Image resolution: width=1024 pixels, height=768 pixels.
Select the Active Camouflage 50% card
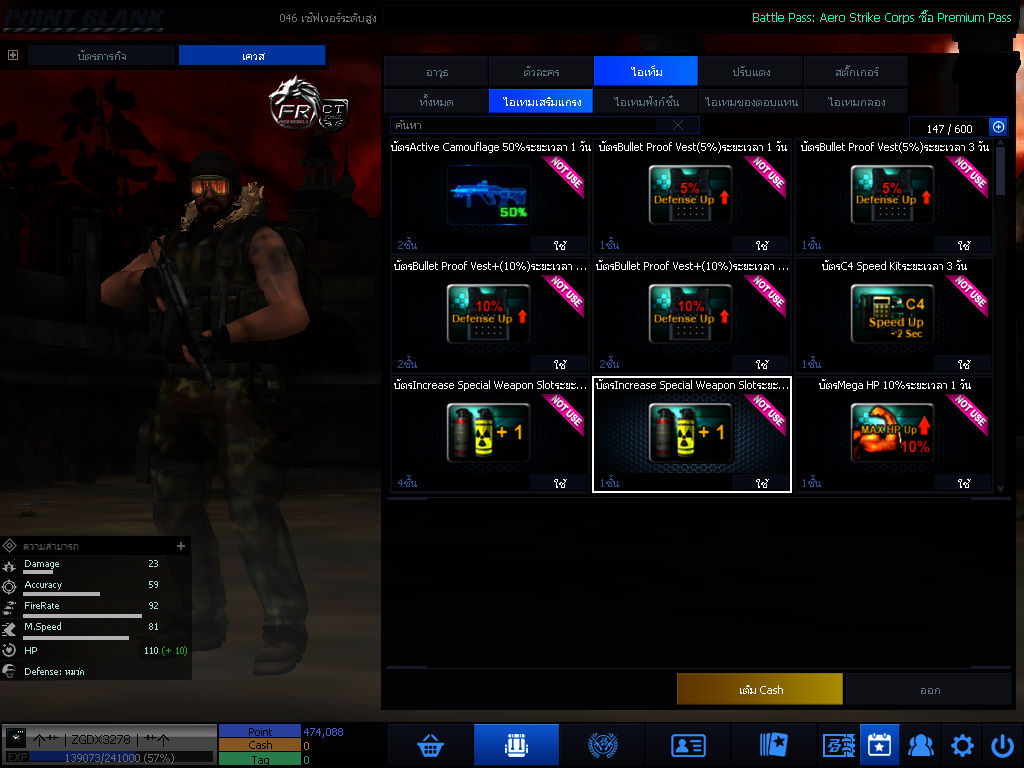[x=490, y=196]
